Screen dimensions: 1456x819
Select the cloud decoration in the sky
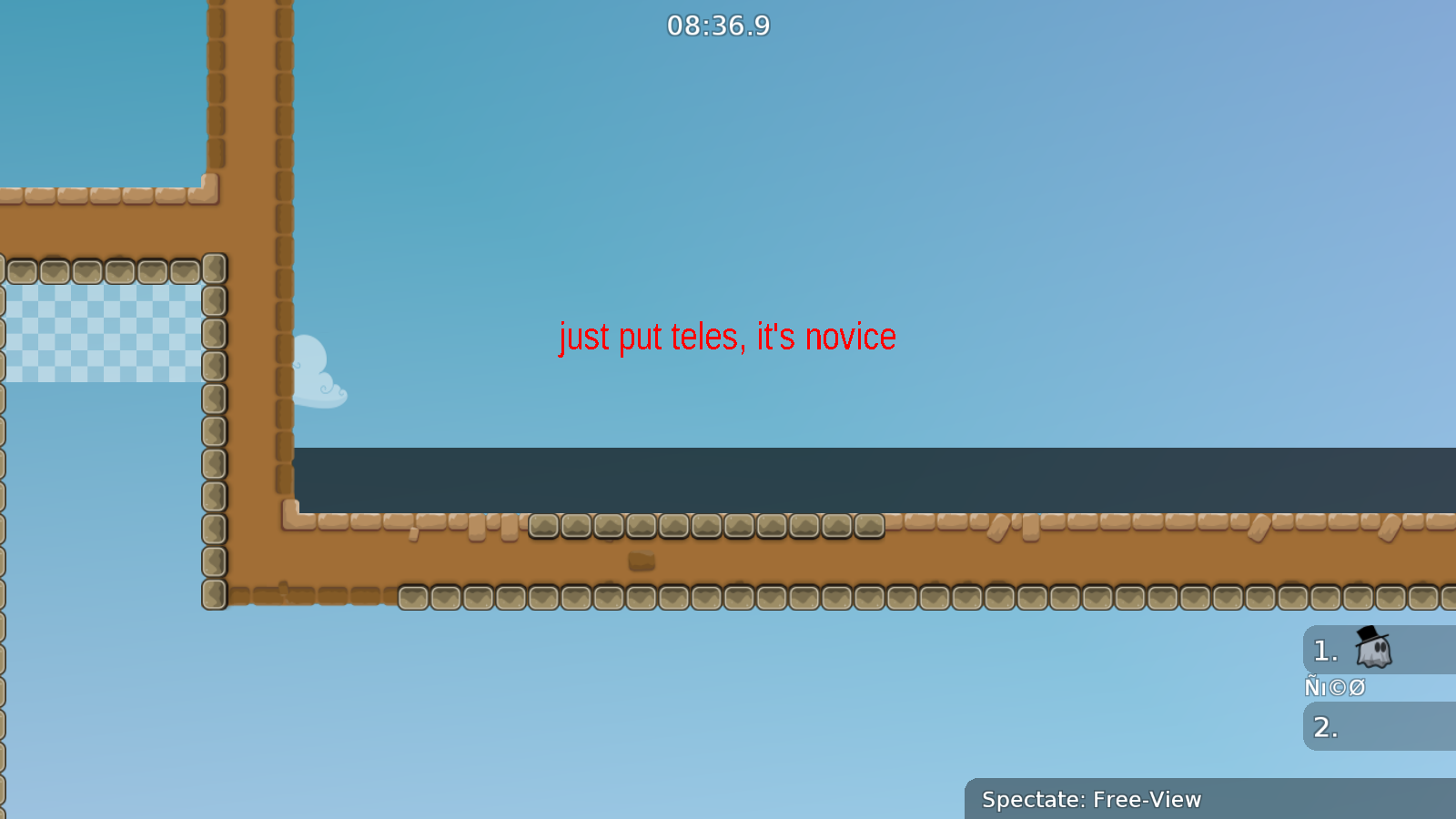[x=320, y=371]
